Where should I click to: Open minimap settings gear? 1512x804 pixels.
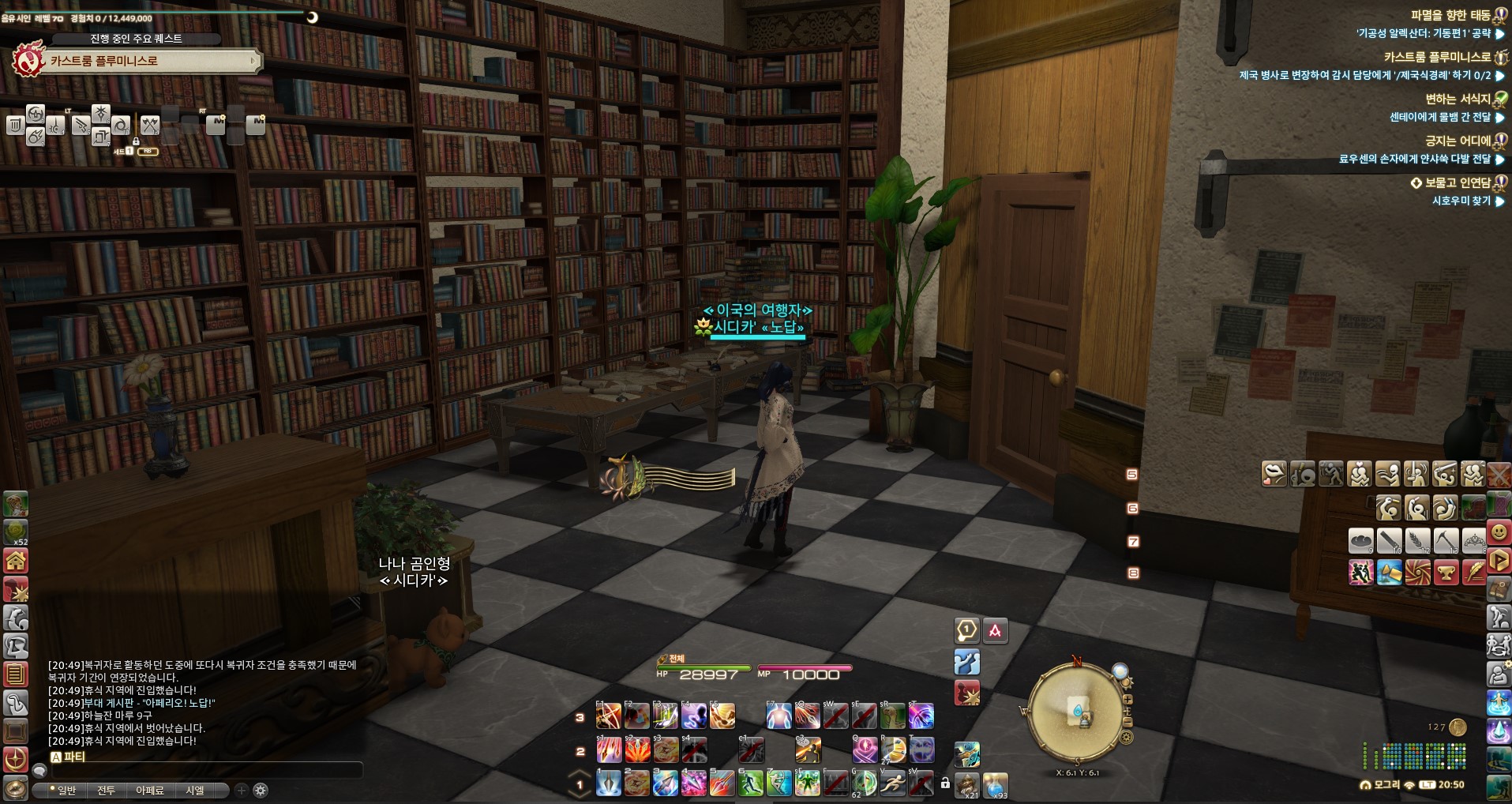1127,737
